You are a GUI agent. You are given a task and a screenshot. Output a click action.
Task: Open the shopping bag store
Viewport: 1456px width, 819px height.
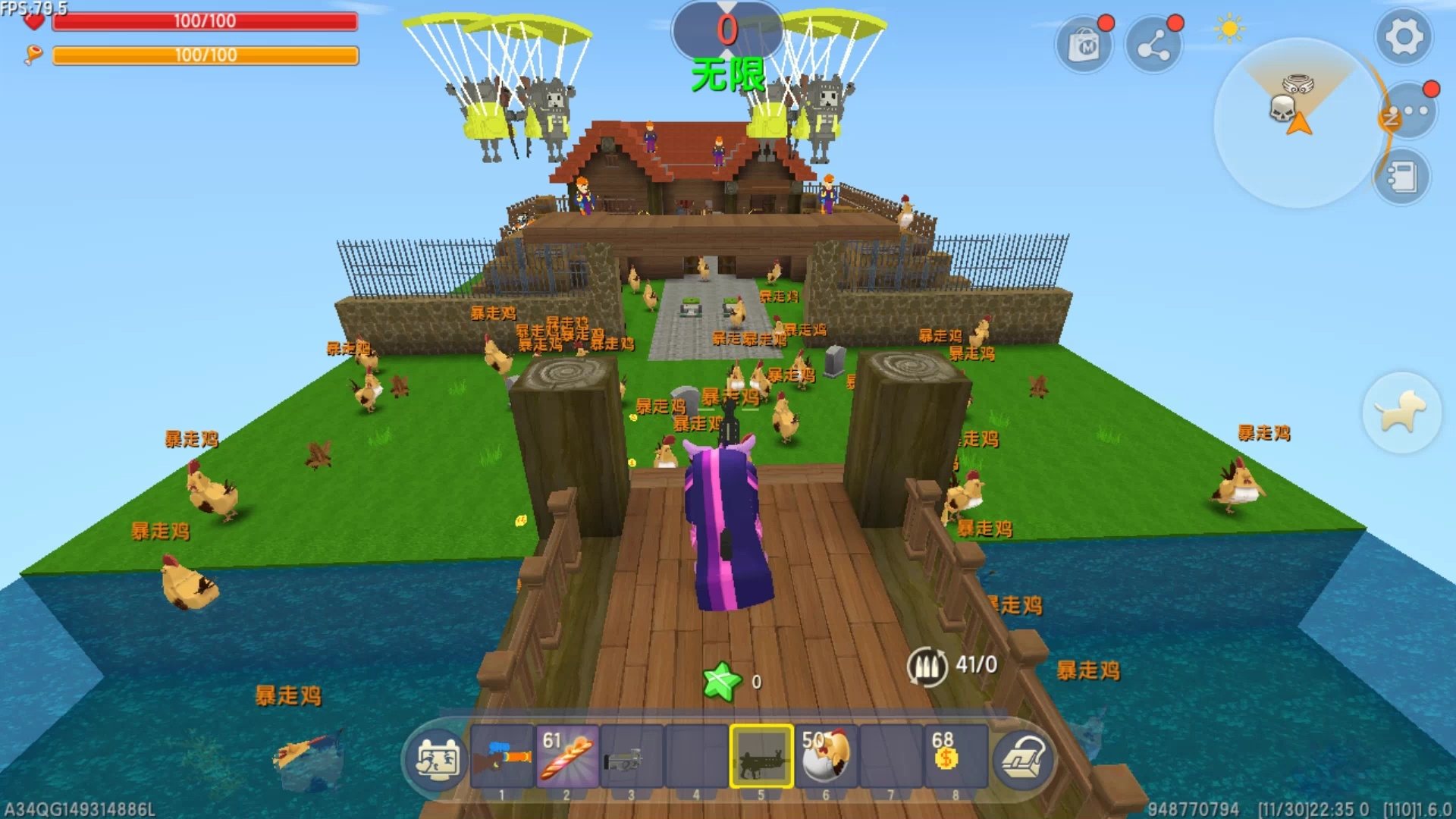[x=1084, y=45]
